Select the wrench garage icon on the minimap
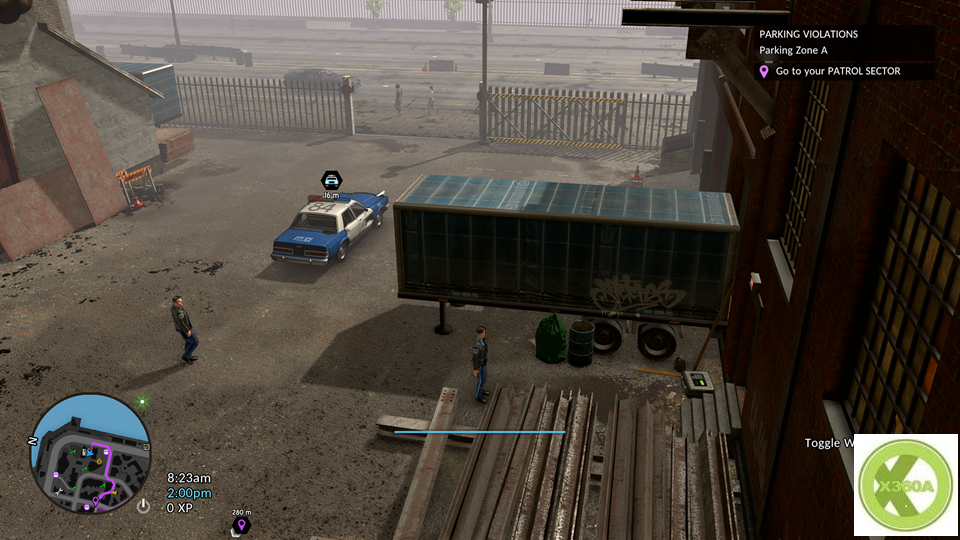 [x=61, y=491]
